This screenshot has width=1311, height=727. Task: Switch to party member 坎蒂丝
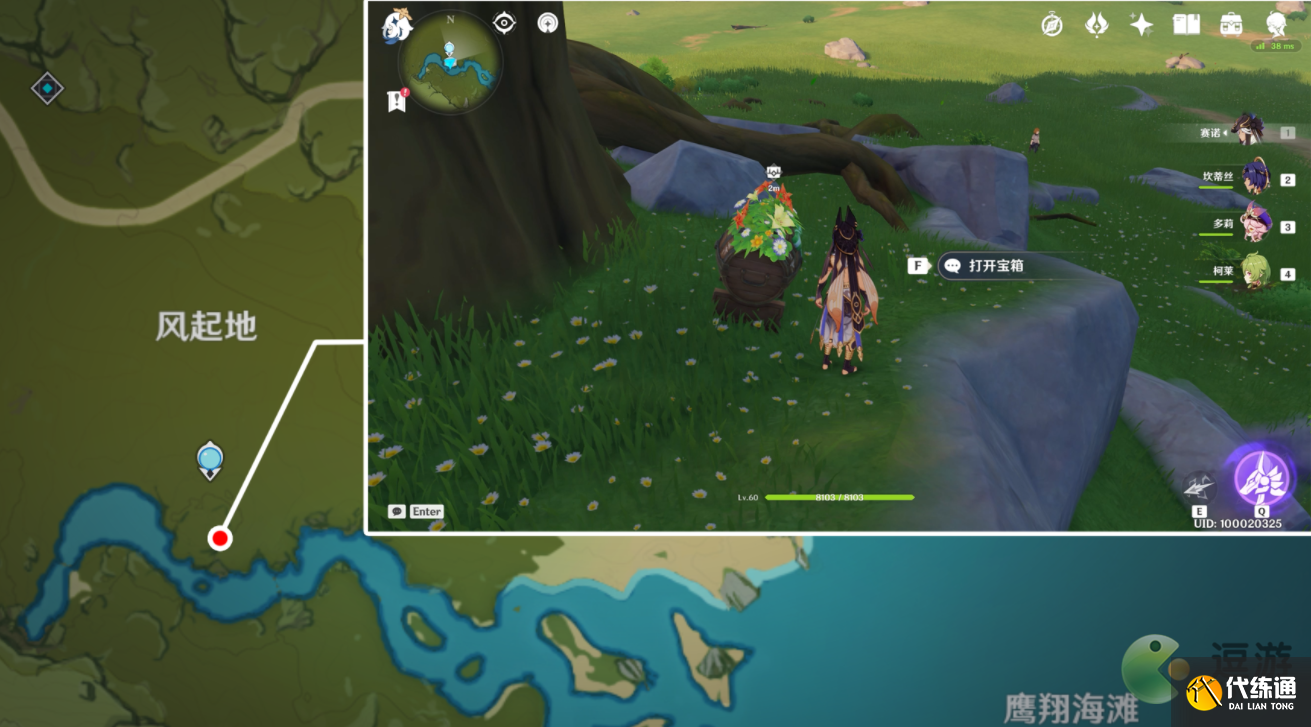tap(1255, 178)
